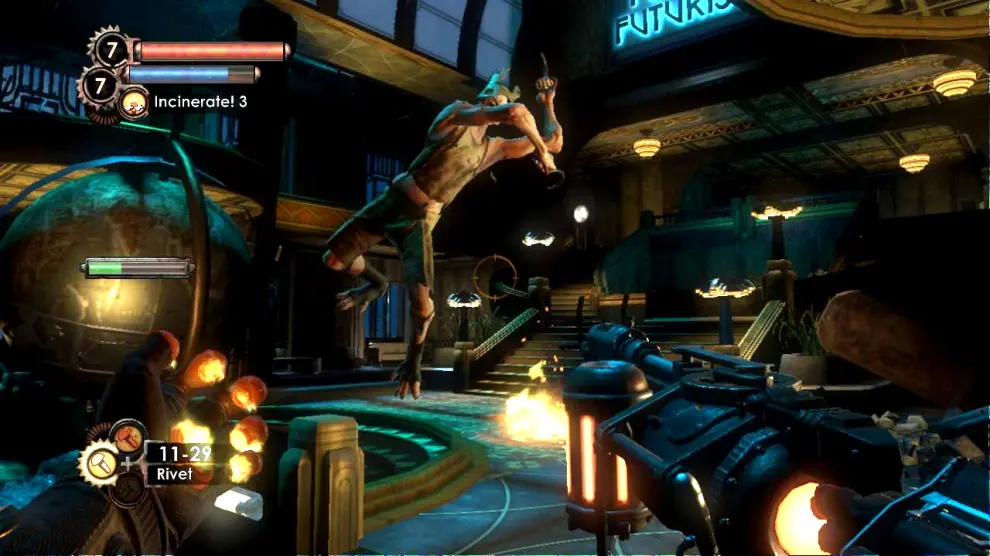Image resolution: width=990 pixels, height=556 pixels.
Task: Select the highlighted standard rivet ammo icon
Action: (99, 466)
